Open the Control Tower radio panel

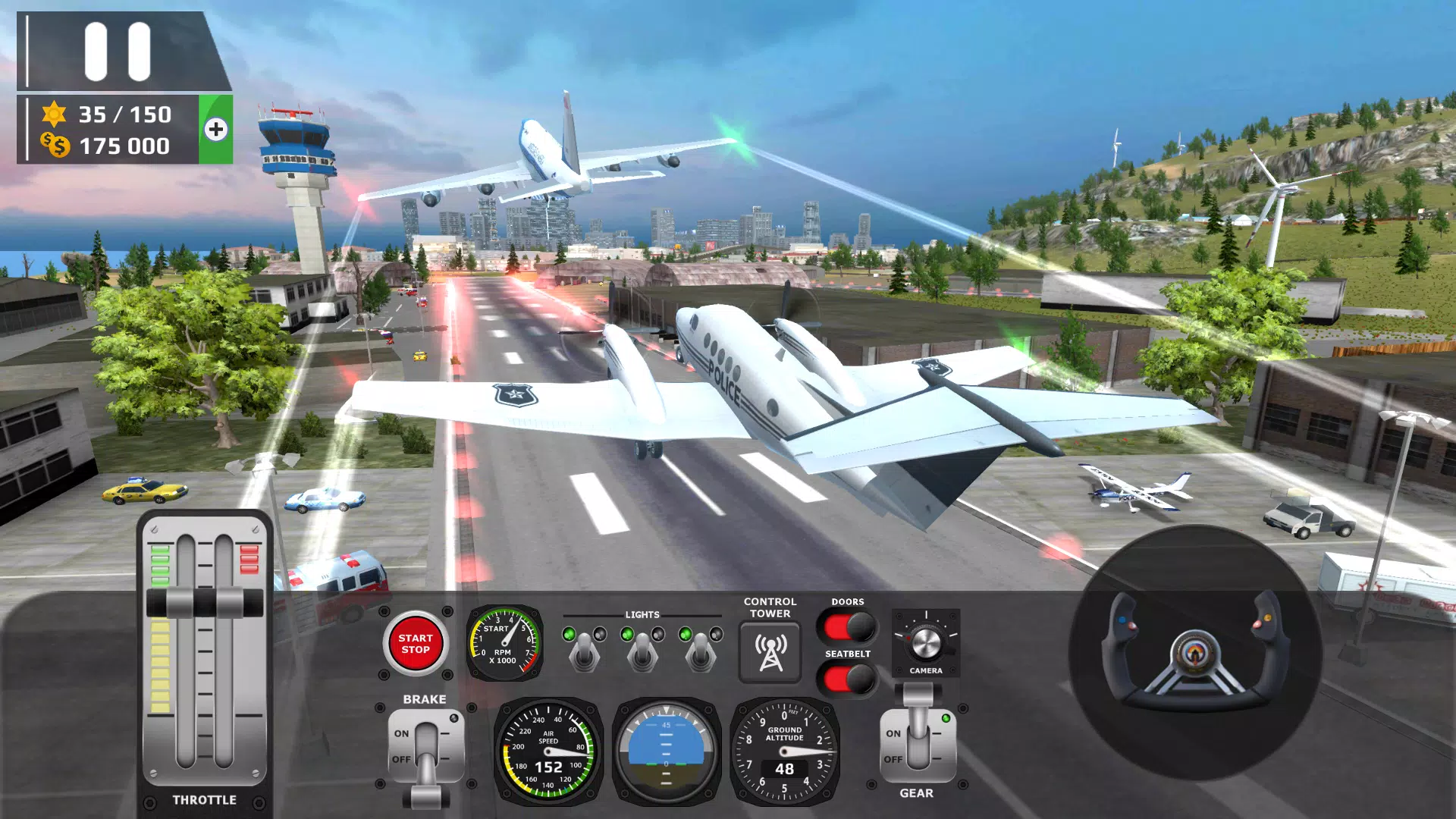pos(769,652)
